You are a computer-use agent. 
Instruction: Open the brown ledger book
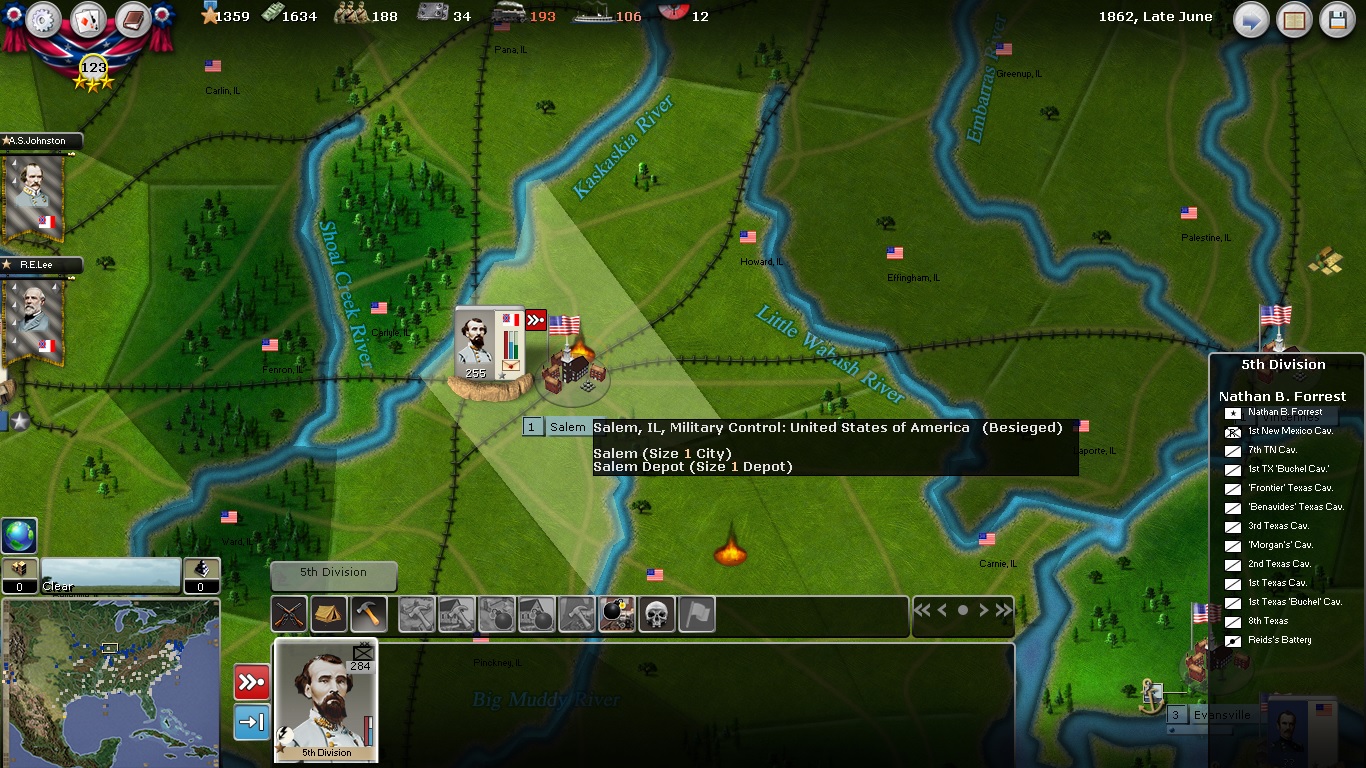(132, 20)
